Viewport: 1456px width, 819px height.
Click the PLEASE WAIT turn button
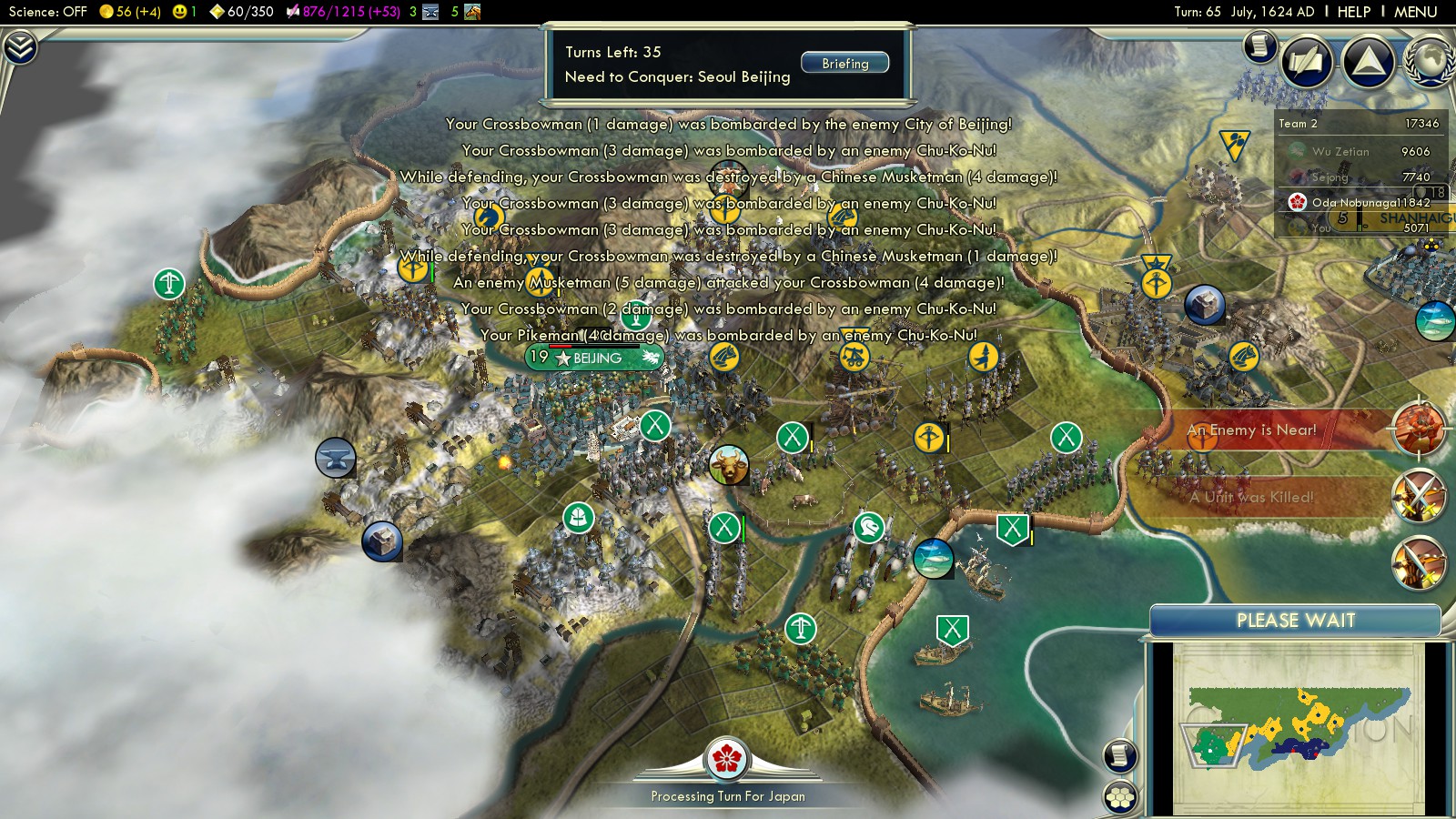(x=1295, y=621)
